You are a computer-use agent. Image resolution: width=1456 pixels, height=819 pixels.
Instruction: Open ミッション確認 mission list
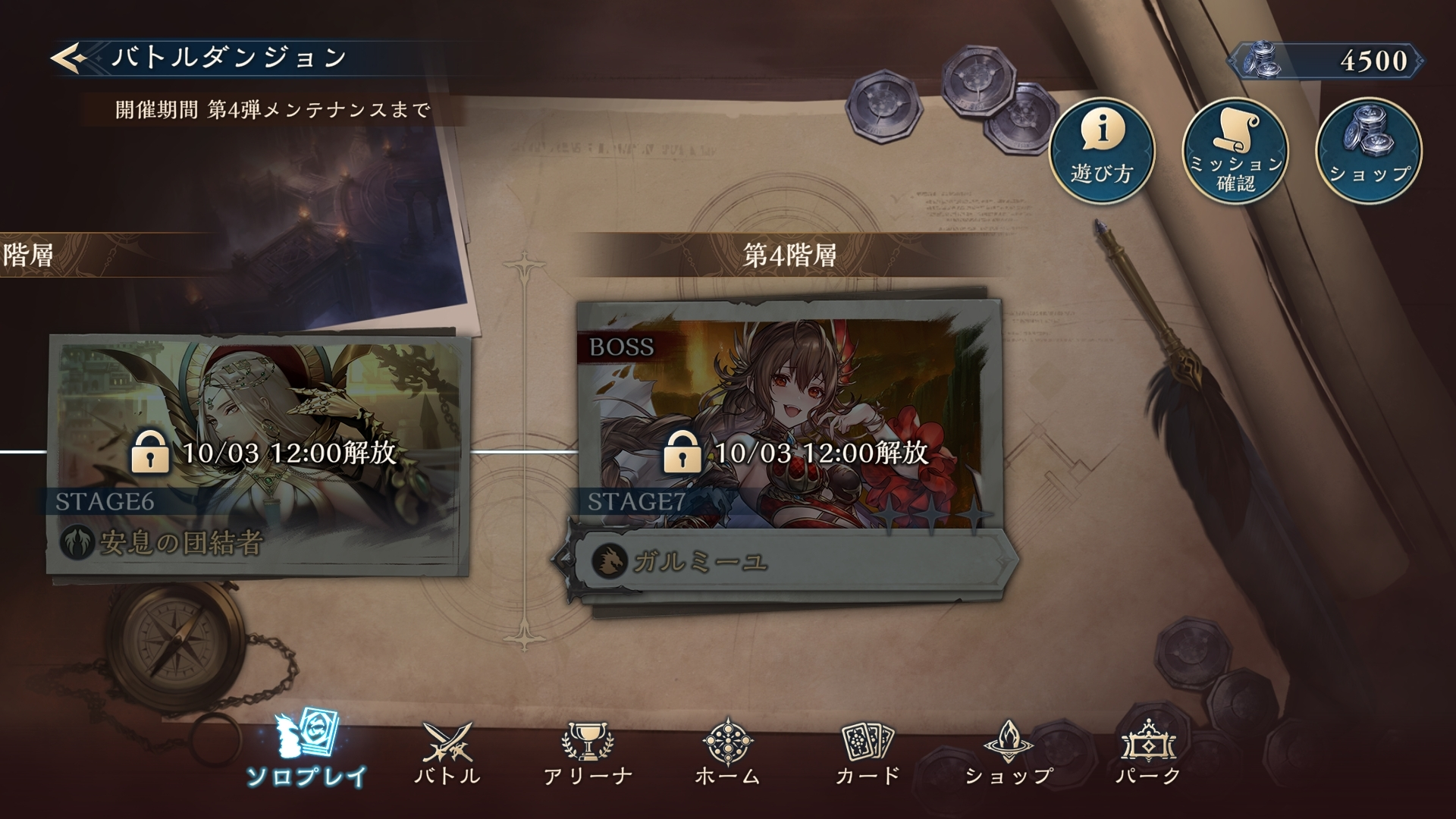(x=1235, y=150)
